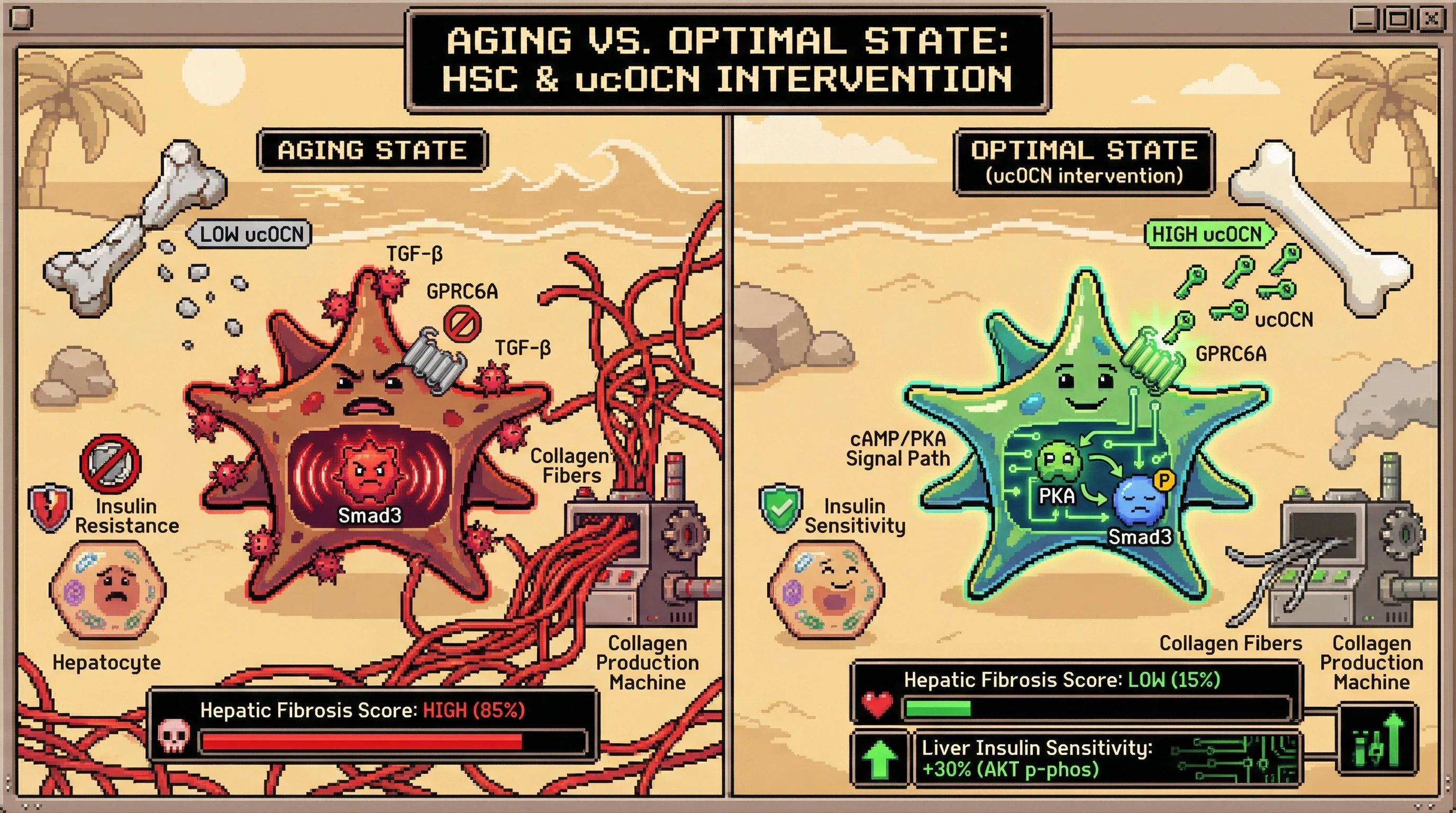Maximize the window

(x=1398, y=20)
